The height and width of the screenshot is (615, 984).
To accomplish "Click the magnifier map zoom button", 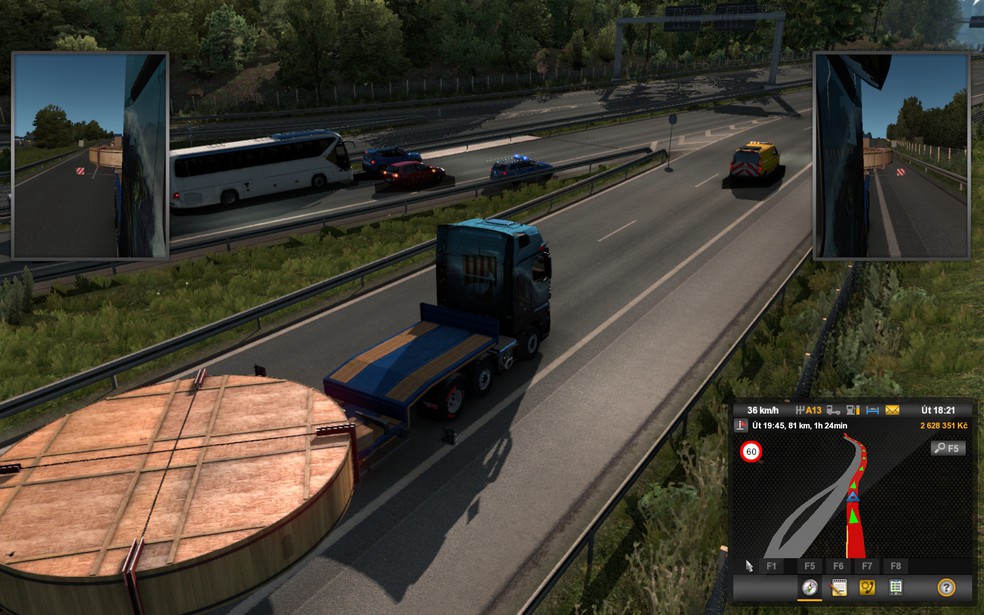I will (947, 449).
